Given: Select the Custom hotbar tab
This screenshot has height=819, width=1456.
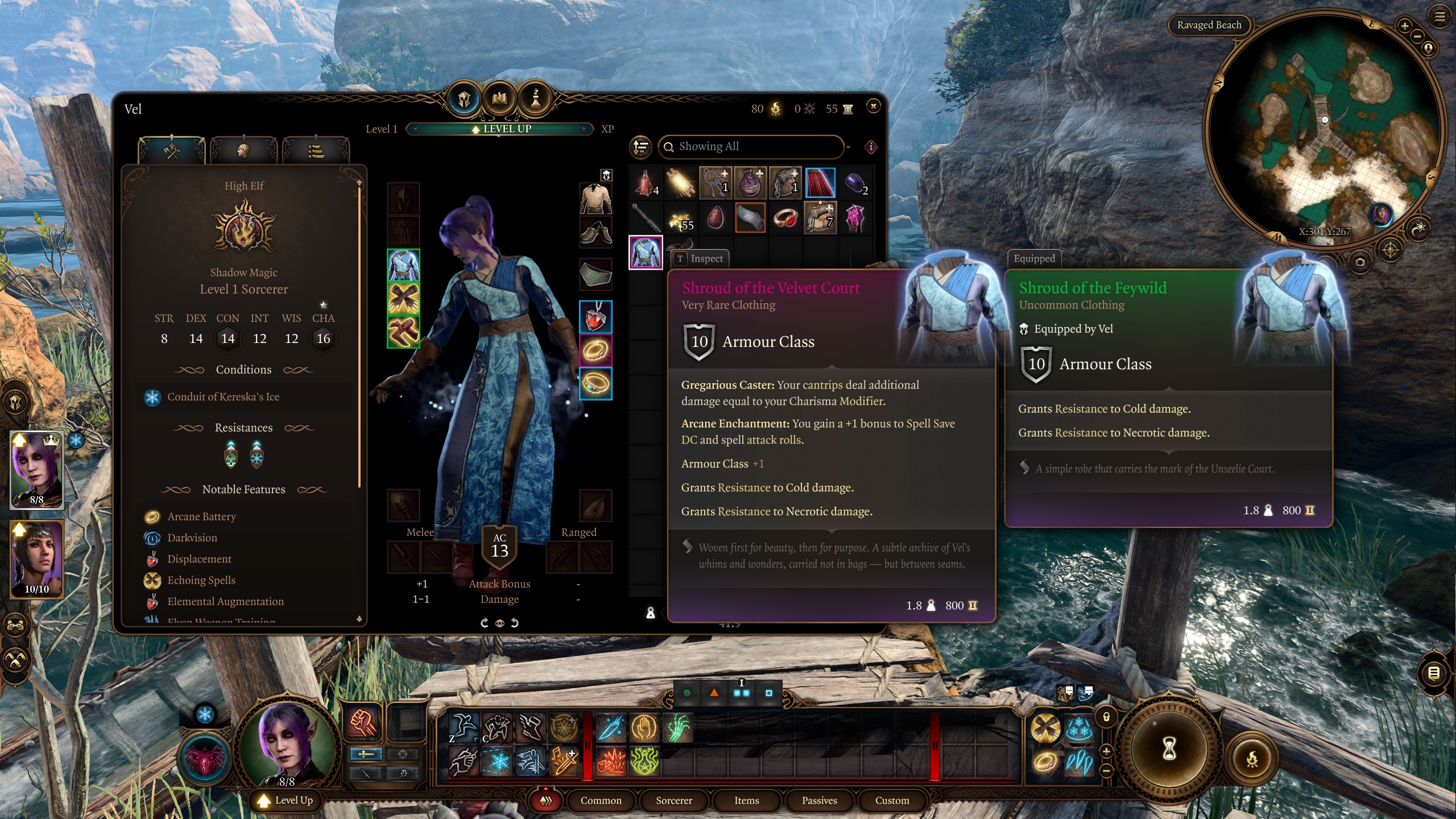Looking at the screenshot, I should click(x=892, y=800).
